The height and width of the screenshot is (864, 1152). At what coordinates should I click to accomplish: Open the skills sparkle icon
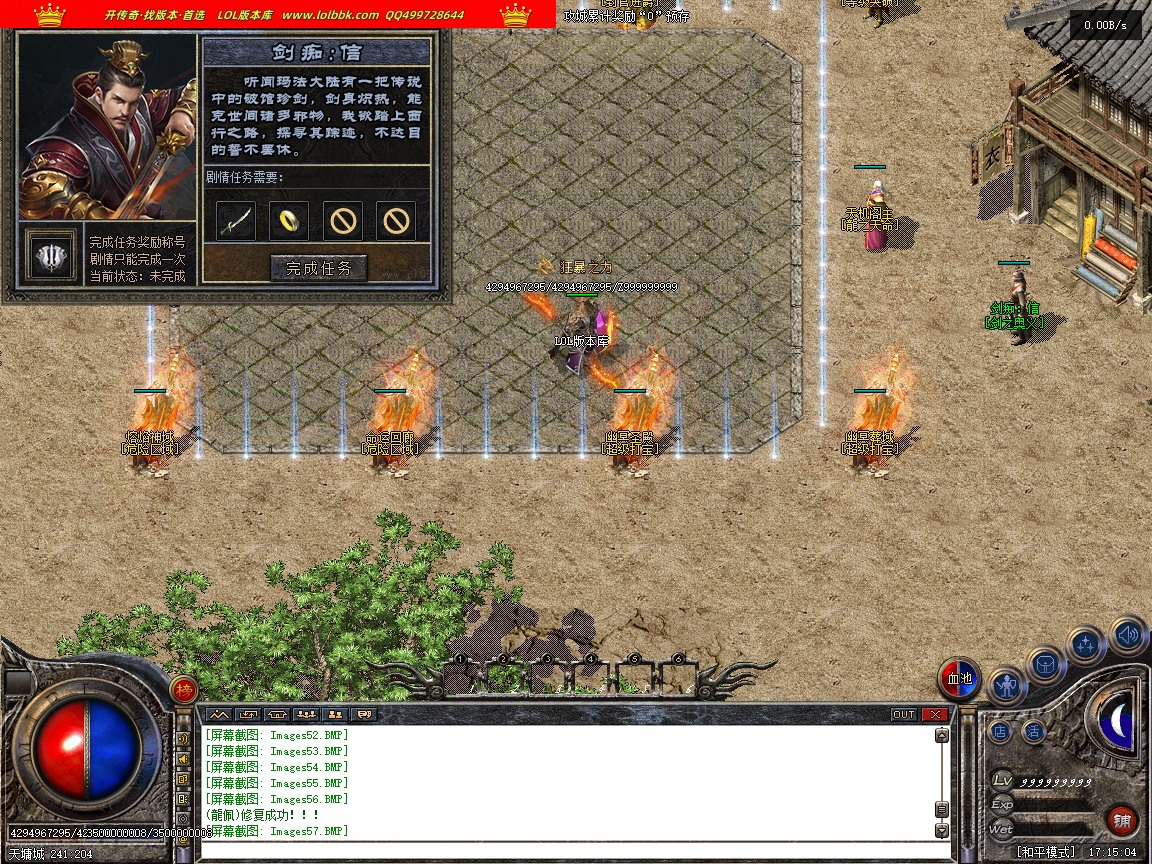point(1086,645)
